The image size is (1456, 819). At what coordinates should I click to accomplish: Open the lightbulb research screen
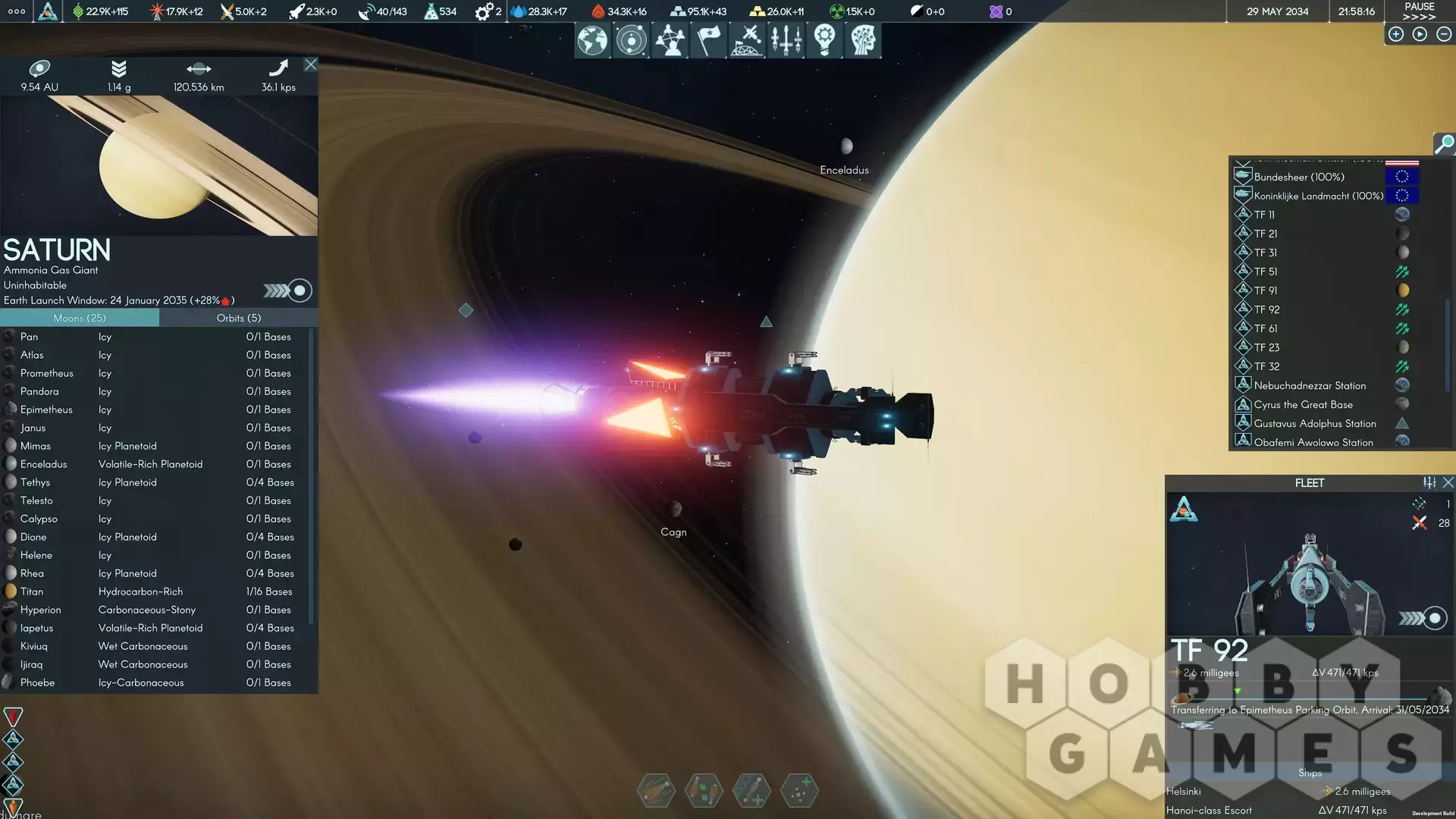824,40
